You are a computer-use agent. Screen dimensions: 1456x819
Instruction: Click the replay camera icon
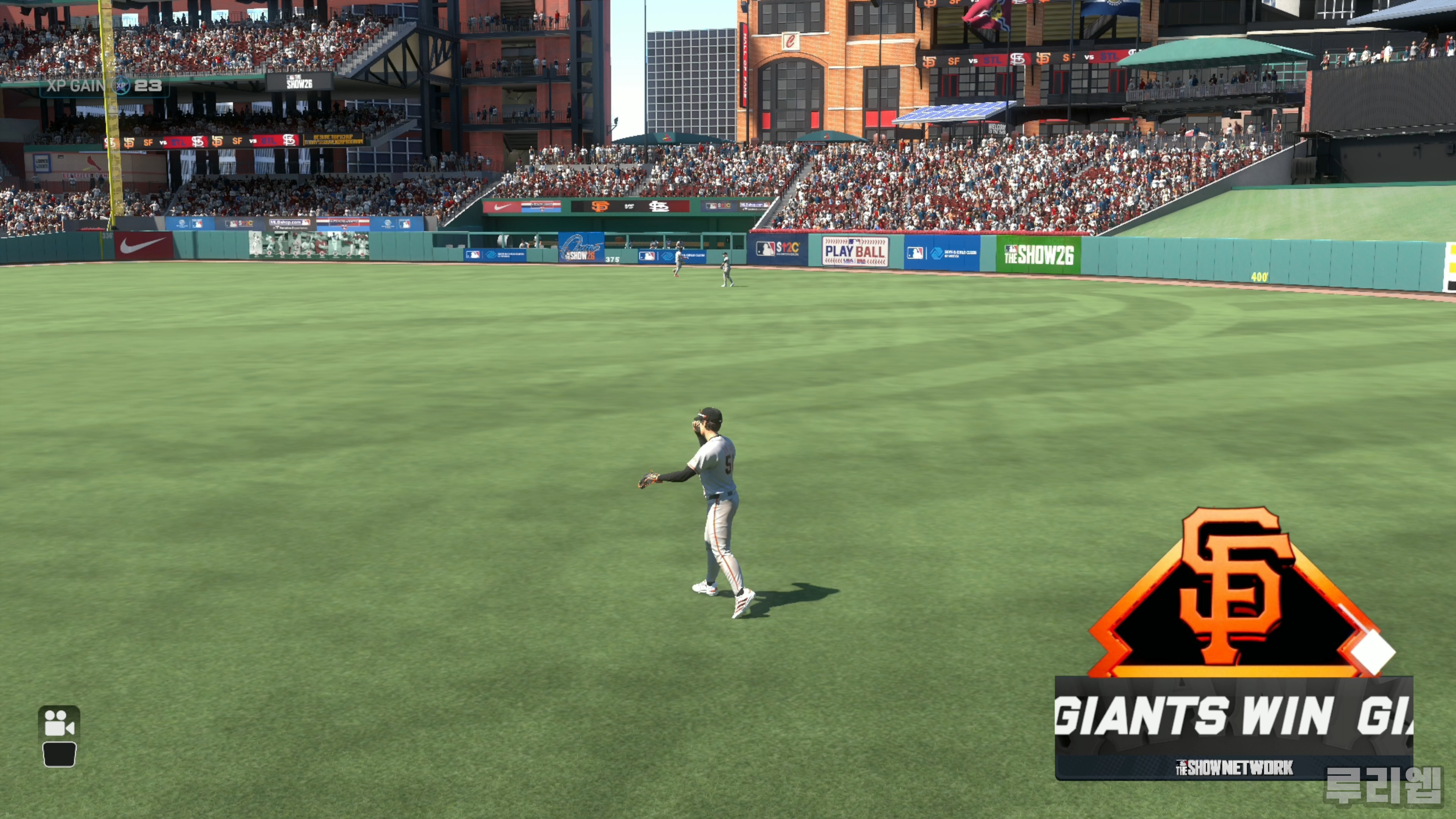(x=59, y=723)
